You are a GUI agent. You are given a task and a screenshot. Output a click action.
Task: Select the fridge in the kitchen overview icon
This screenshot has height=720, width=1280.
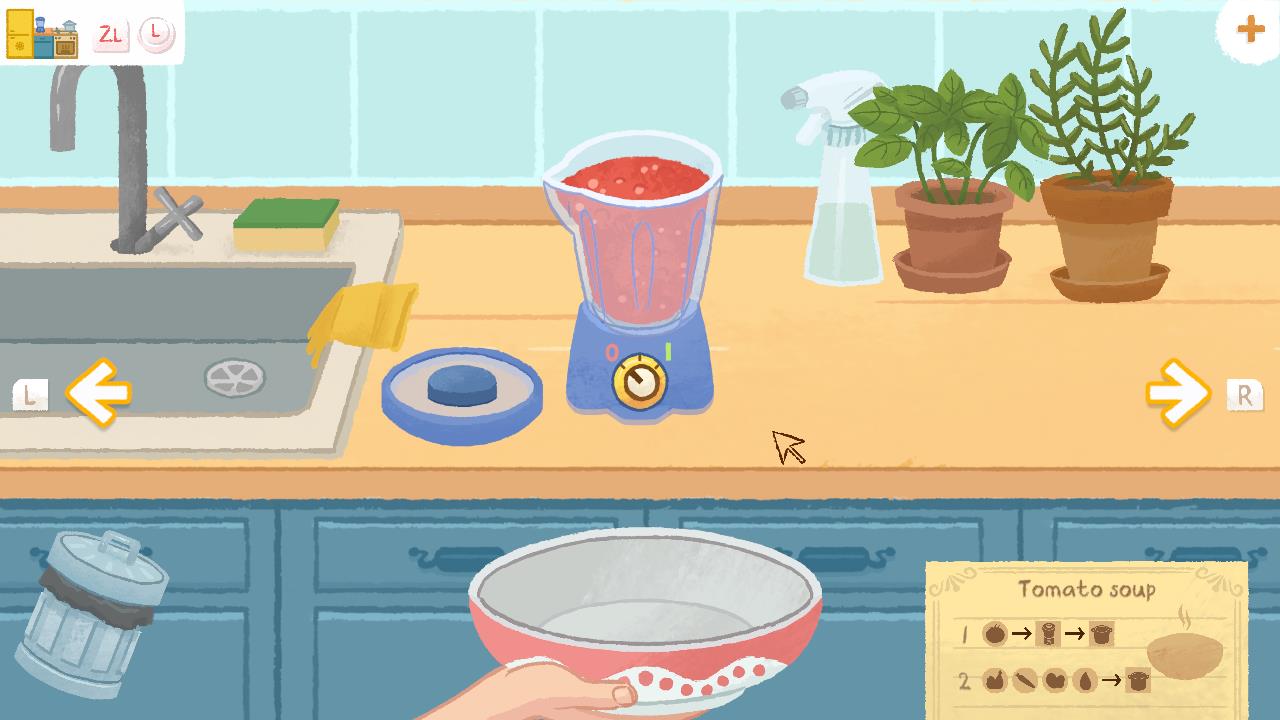(20, 33)
